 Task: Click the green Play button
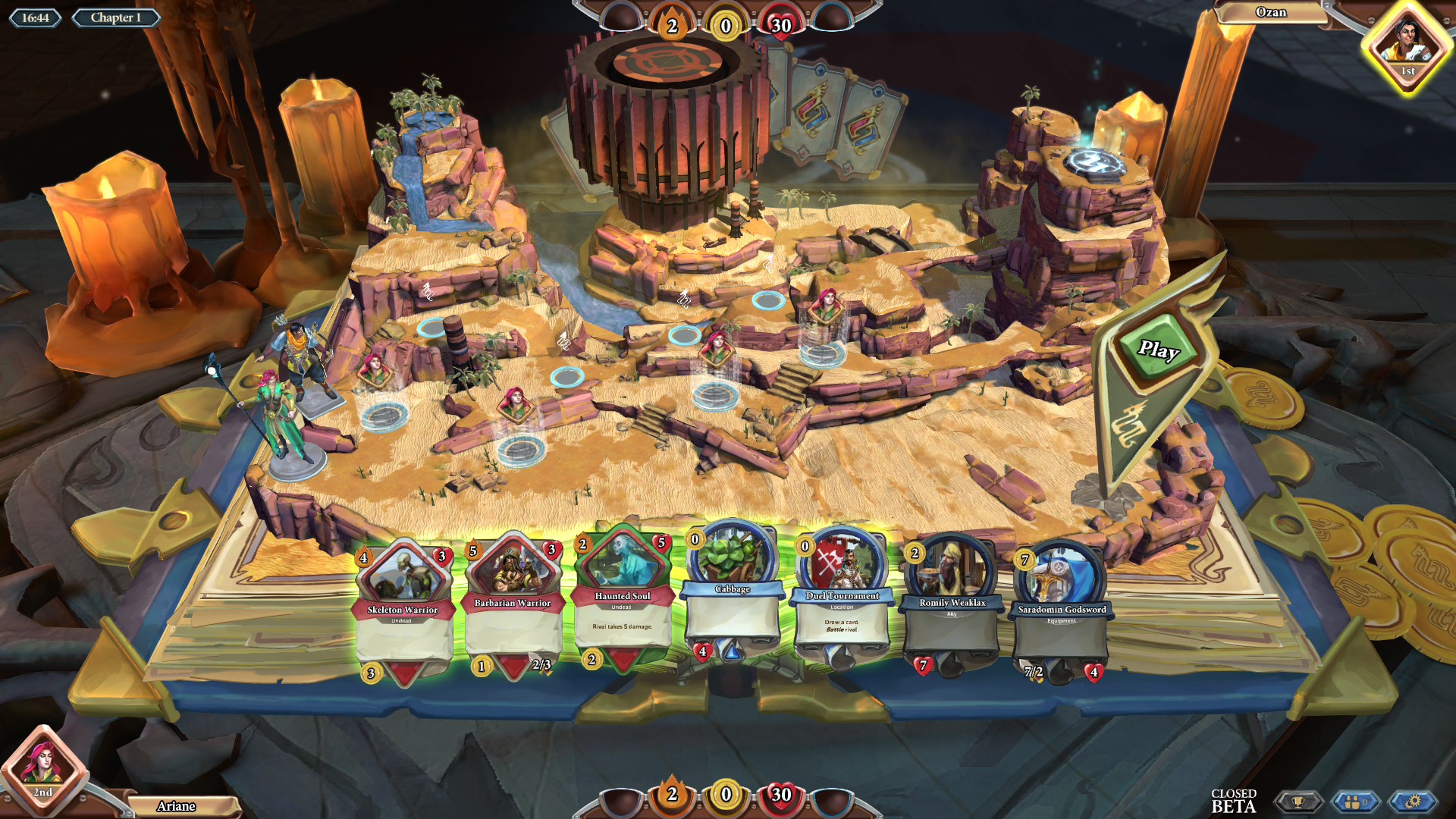[1158, 350]
